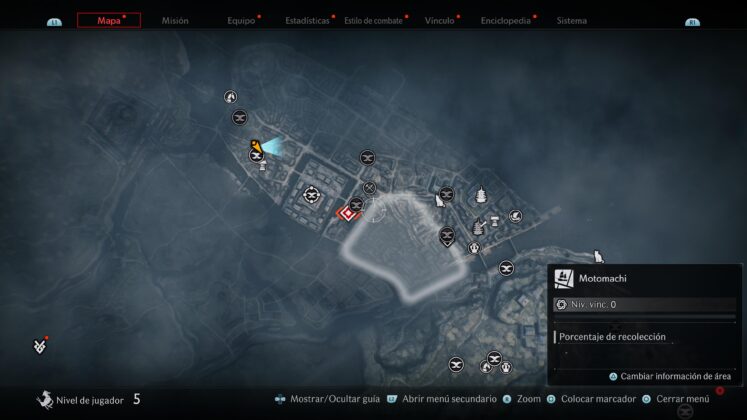Select the red diamond mission marker
Screen dimensions: 747x420
(348, 212)
